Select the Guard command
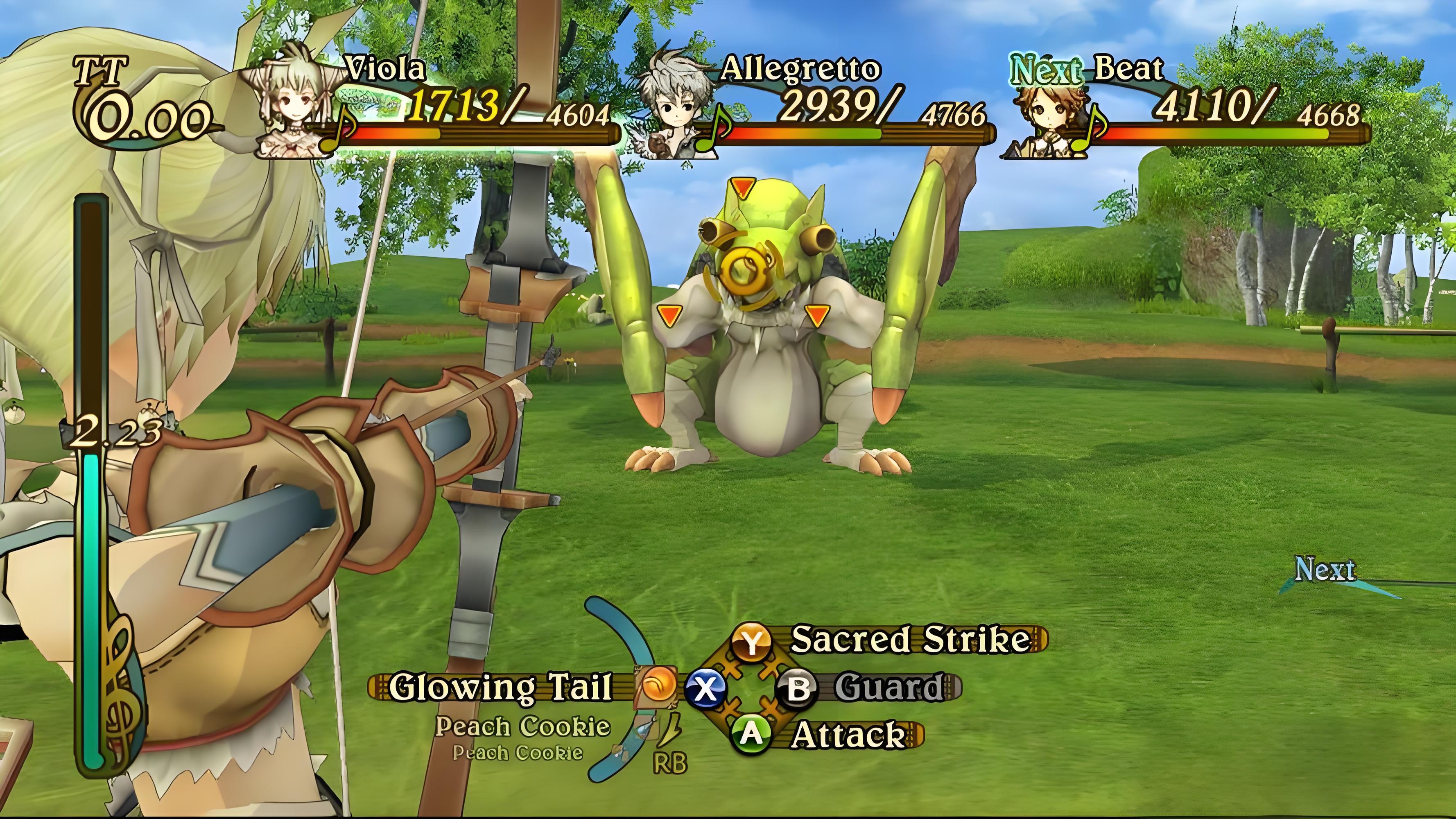1456x819 pixels. 889,687
